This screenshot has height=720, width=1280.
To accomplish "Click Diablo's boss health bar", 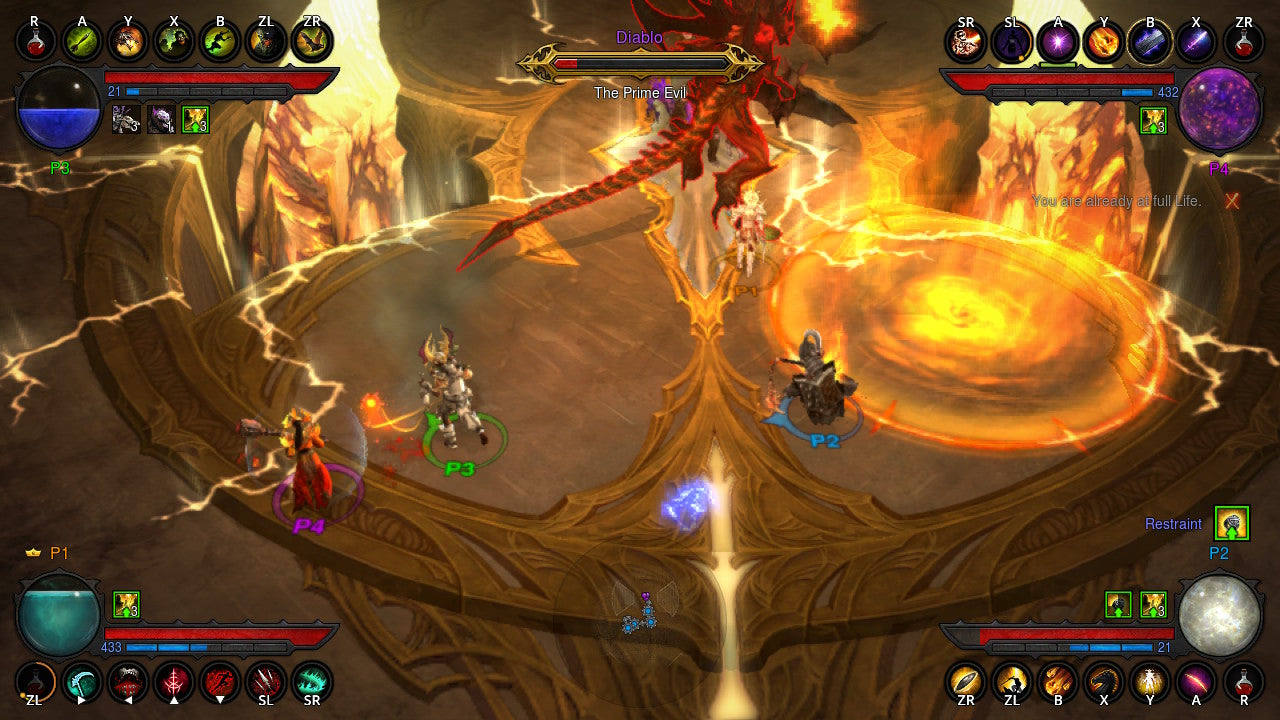I will click(640, 63).
